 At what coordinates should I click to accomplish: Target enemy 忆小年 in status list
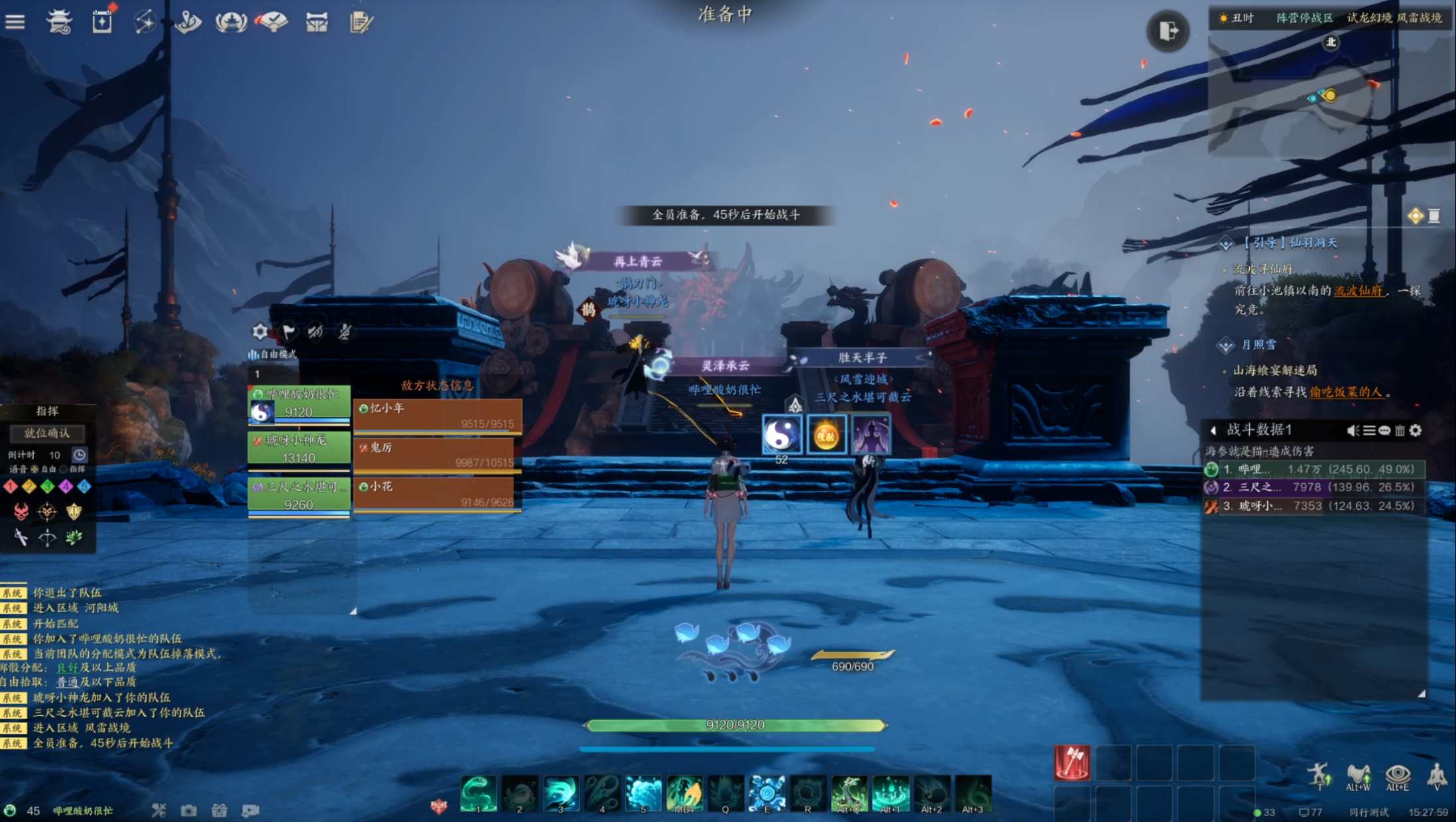coord(438,416)
